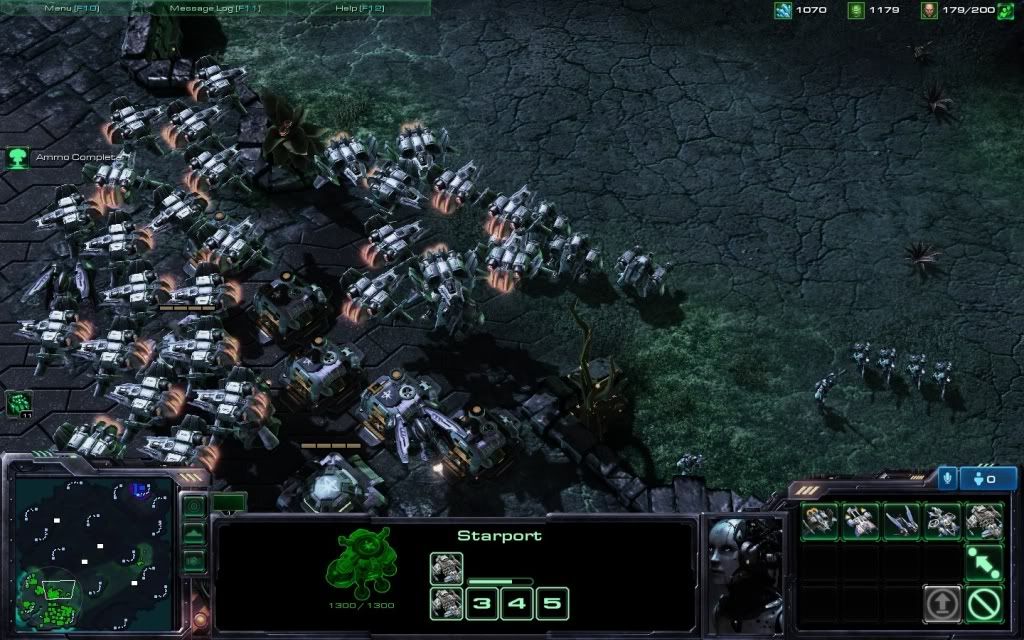Cancel production with the red-slash button

point(983,603)
